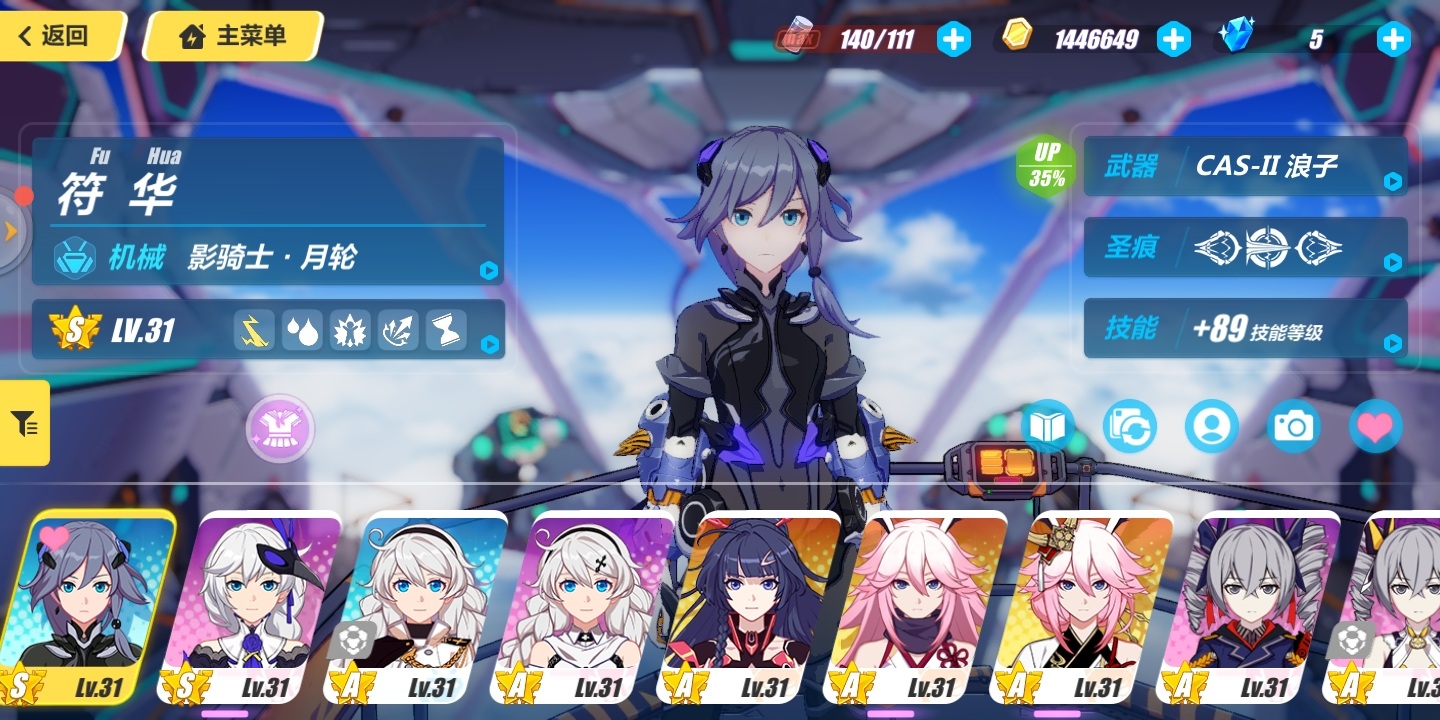Open the 主菜单 main menu
Screen dimensions: 1440x720
click(232, 37)
